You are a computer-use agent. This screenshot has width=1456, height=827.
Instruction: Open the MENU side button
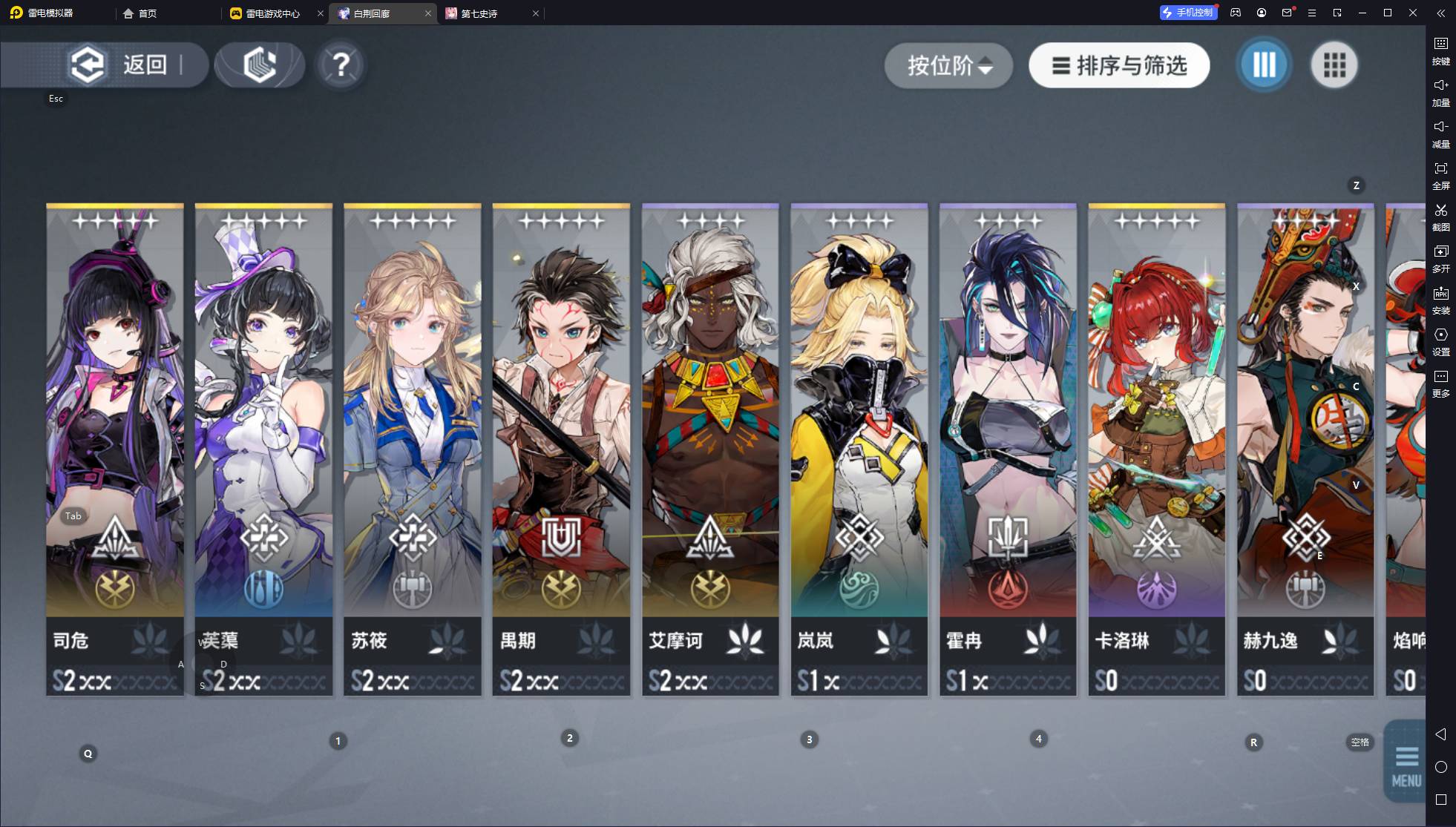pyautogui.click(x=1406, y=762)
